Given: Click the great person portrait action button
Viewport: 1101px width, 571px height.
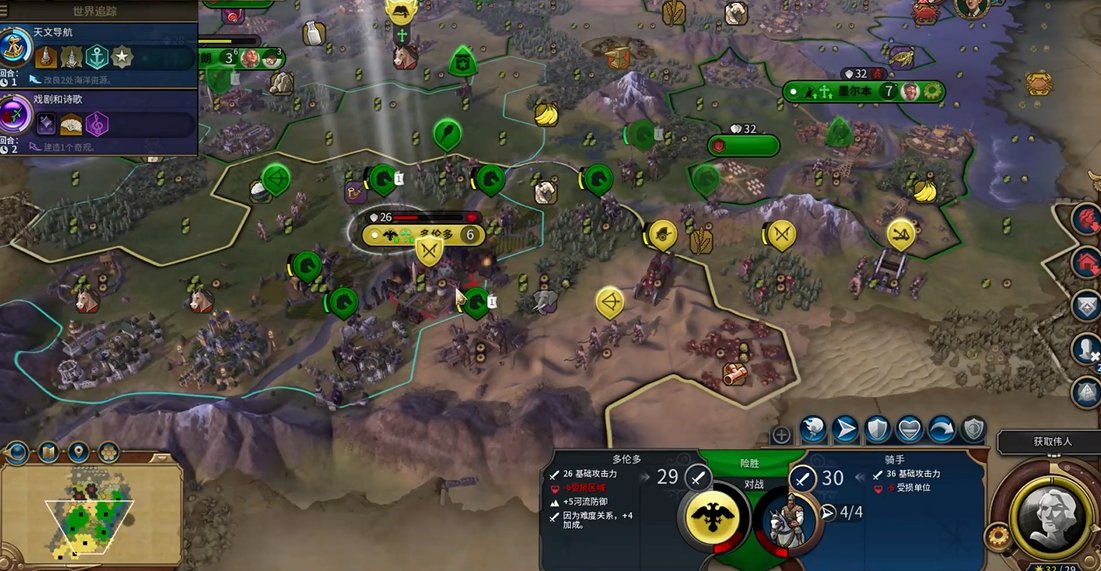Looking at the screenshot, I should point(1047,513).
